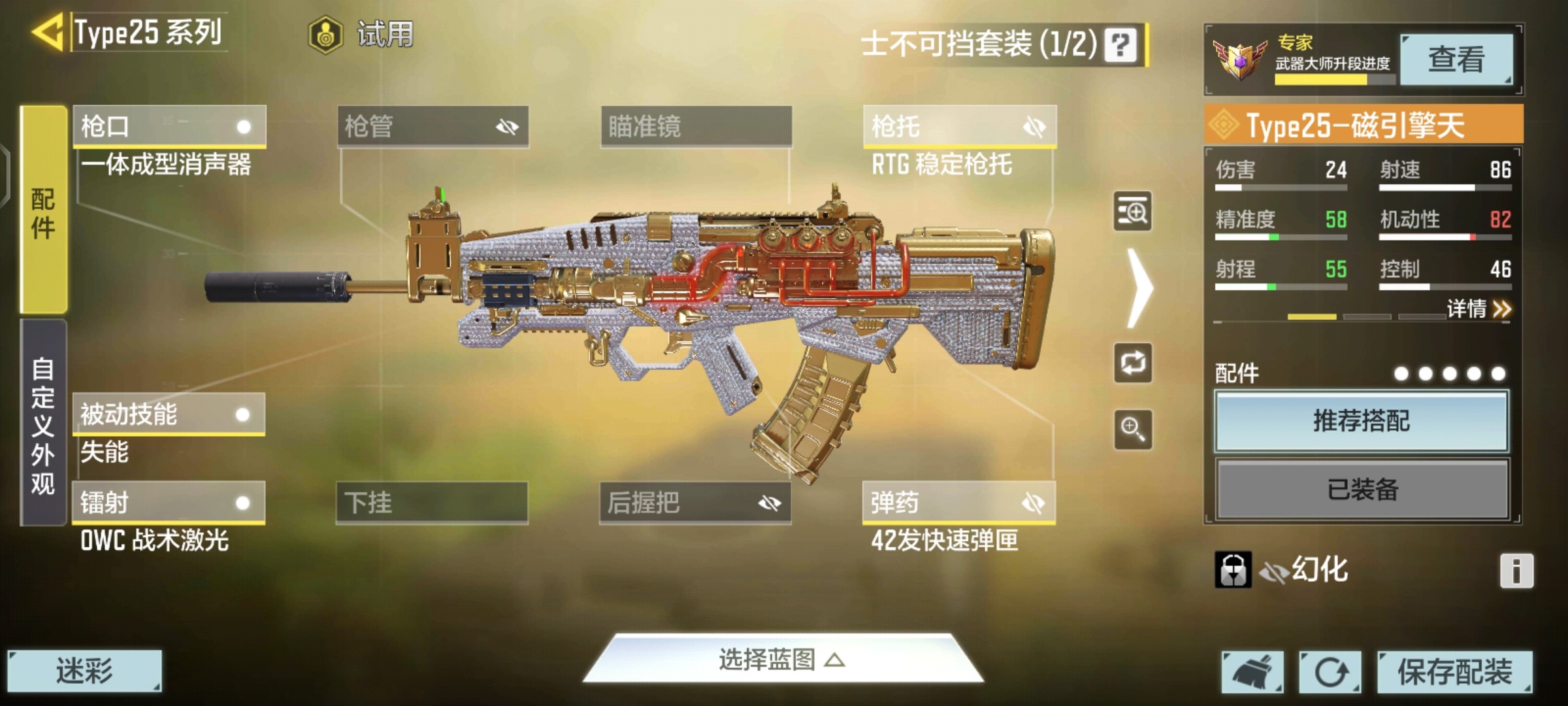Open the 下挂 underbarrel slot
Image resolution: width=1568 pixels, height=706 pixels.
tap(432, 503)
